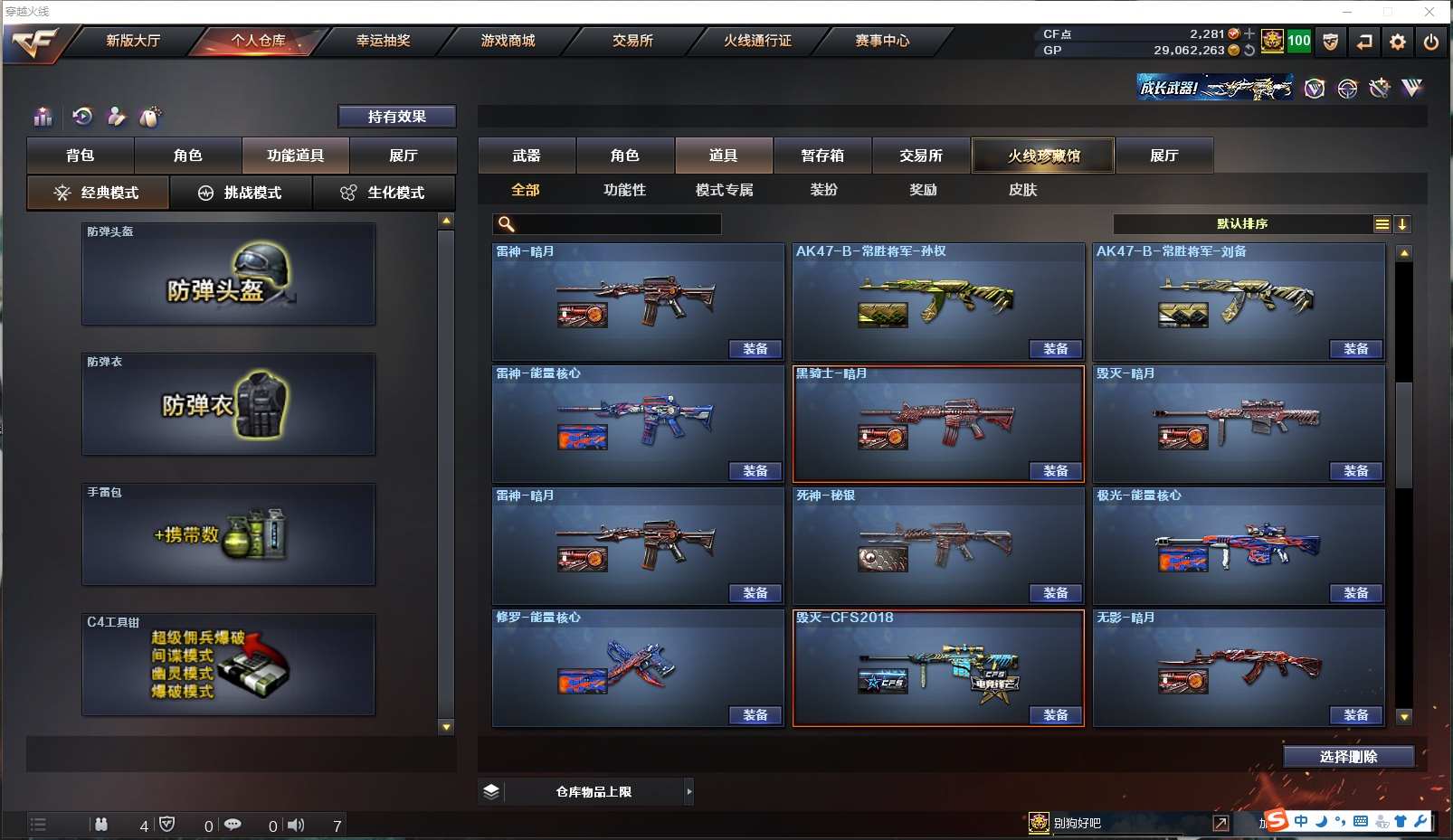Select the C4工具钳 item card
Screen dimensions: 1453x840
tap(228, 665)
